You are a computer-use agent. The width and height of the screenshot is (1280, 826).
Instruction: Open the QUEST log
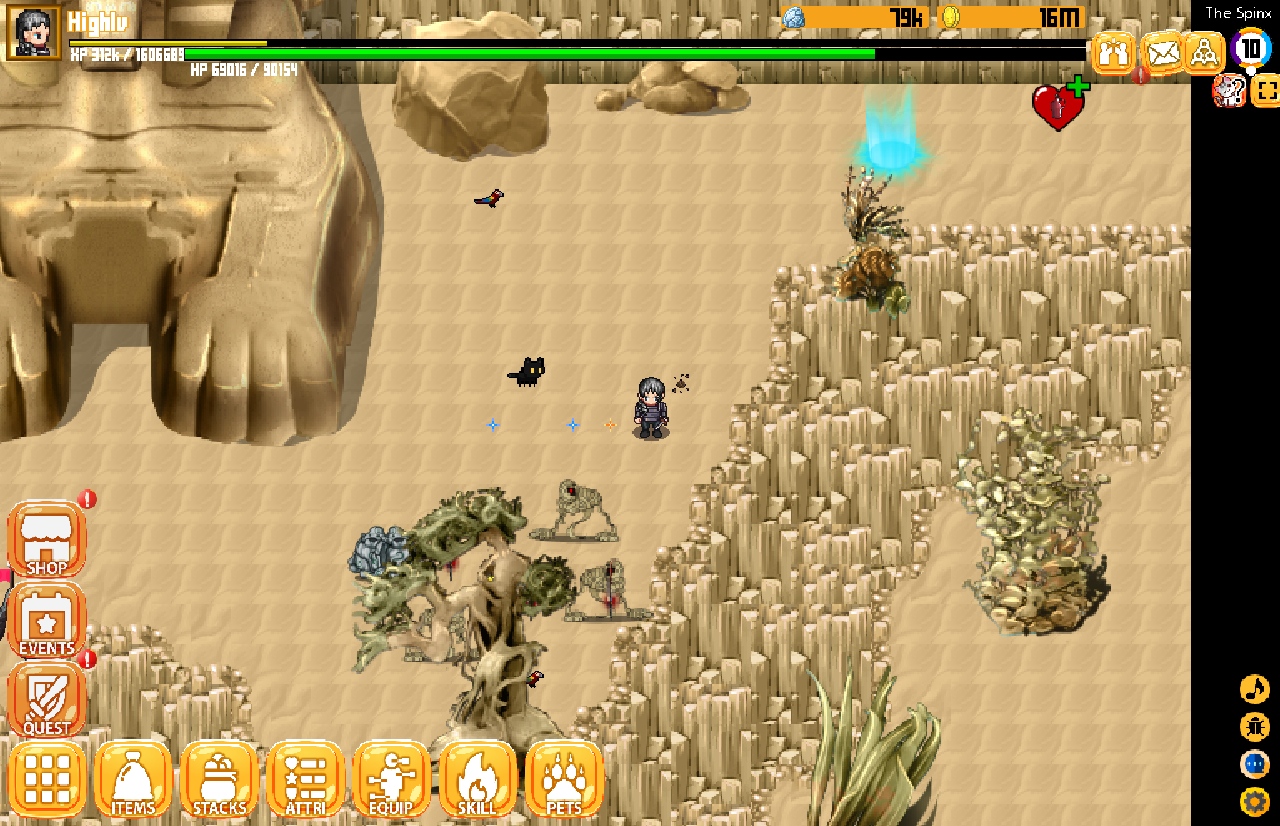click(47, 699)
